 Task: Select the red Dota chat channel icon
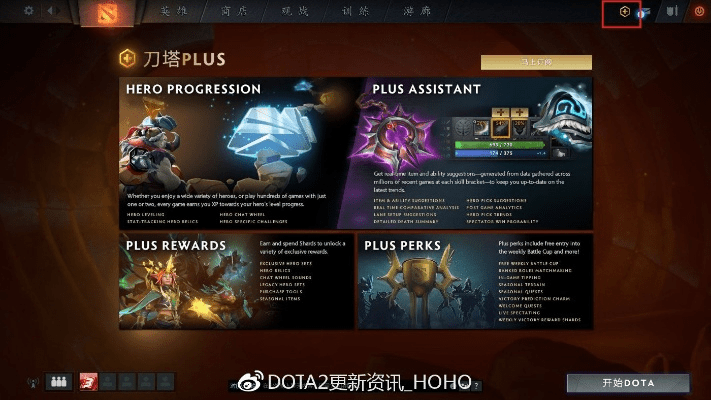(x=87, y=381)
